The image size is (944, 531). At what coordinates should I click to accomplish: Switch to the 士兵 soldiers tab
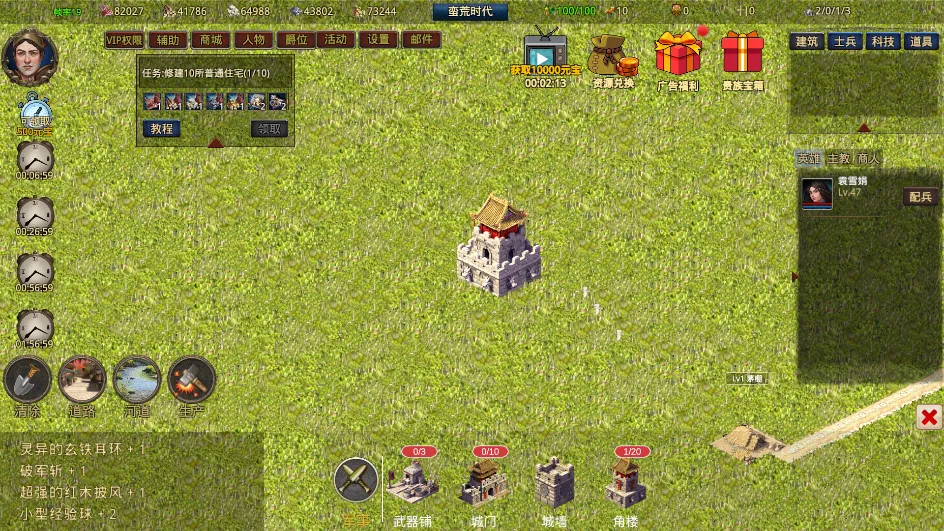[845, 41]
